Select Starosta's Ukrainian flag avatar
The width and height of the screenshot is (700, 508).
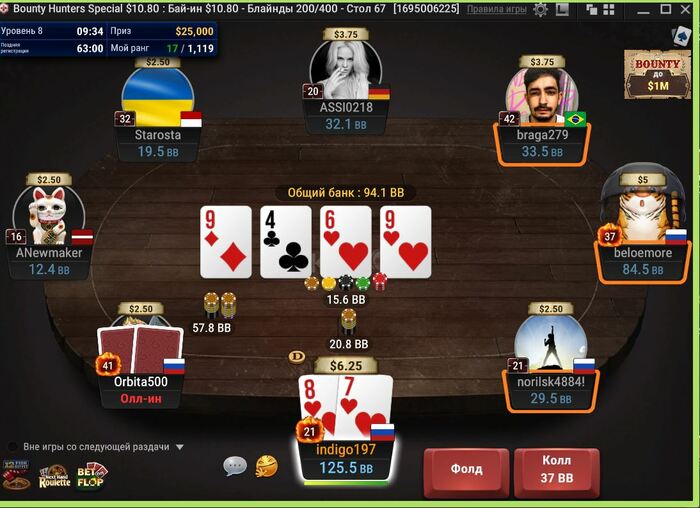(x=157, y=98)
